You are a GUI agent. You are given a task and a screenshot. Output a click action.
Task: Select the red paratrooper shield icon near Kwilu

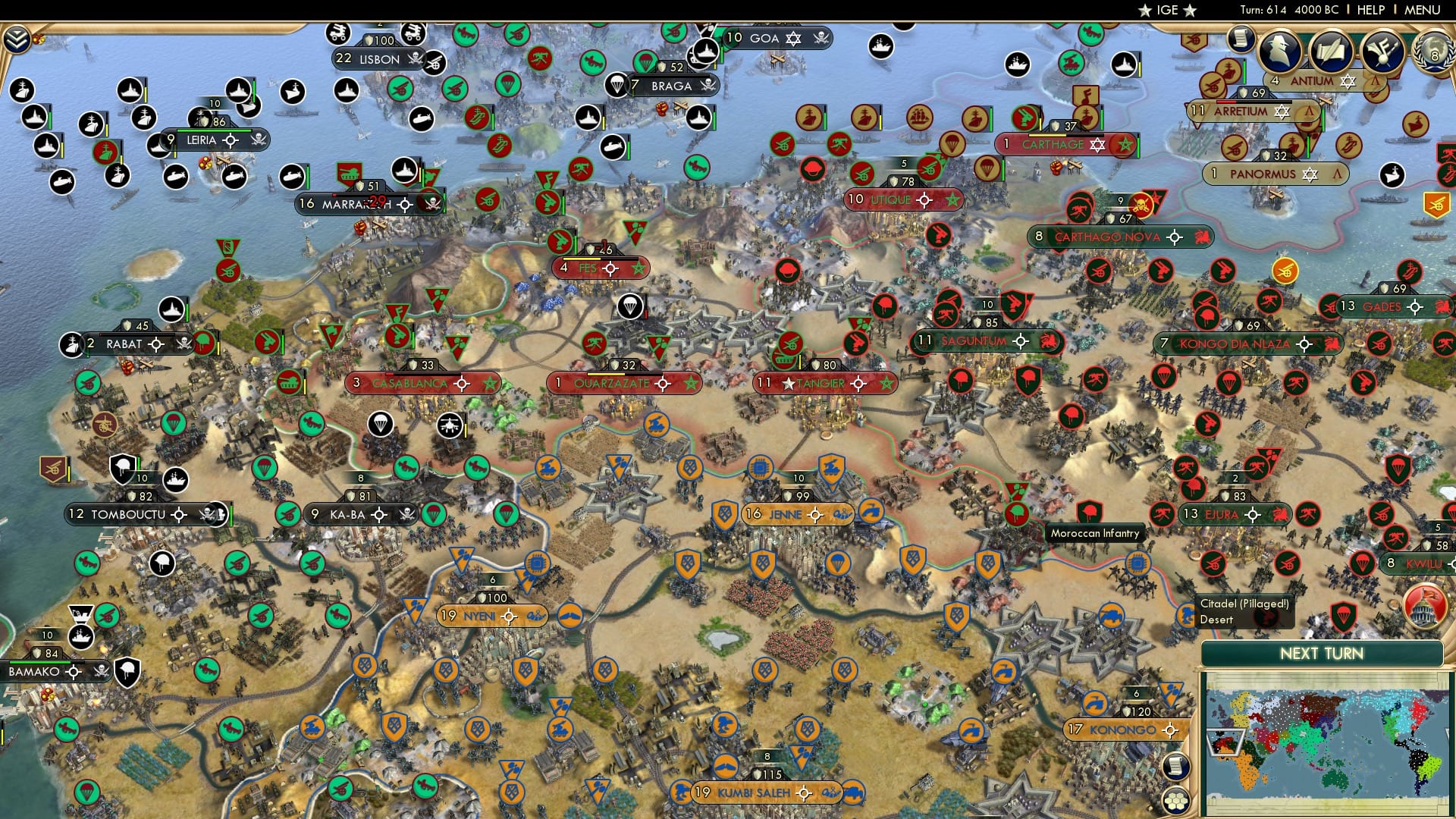(1364, 564)
